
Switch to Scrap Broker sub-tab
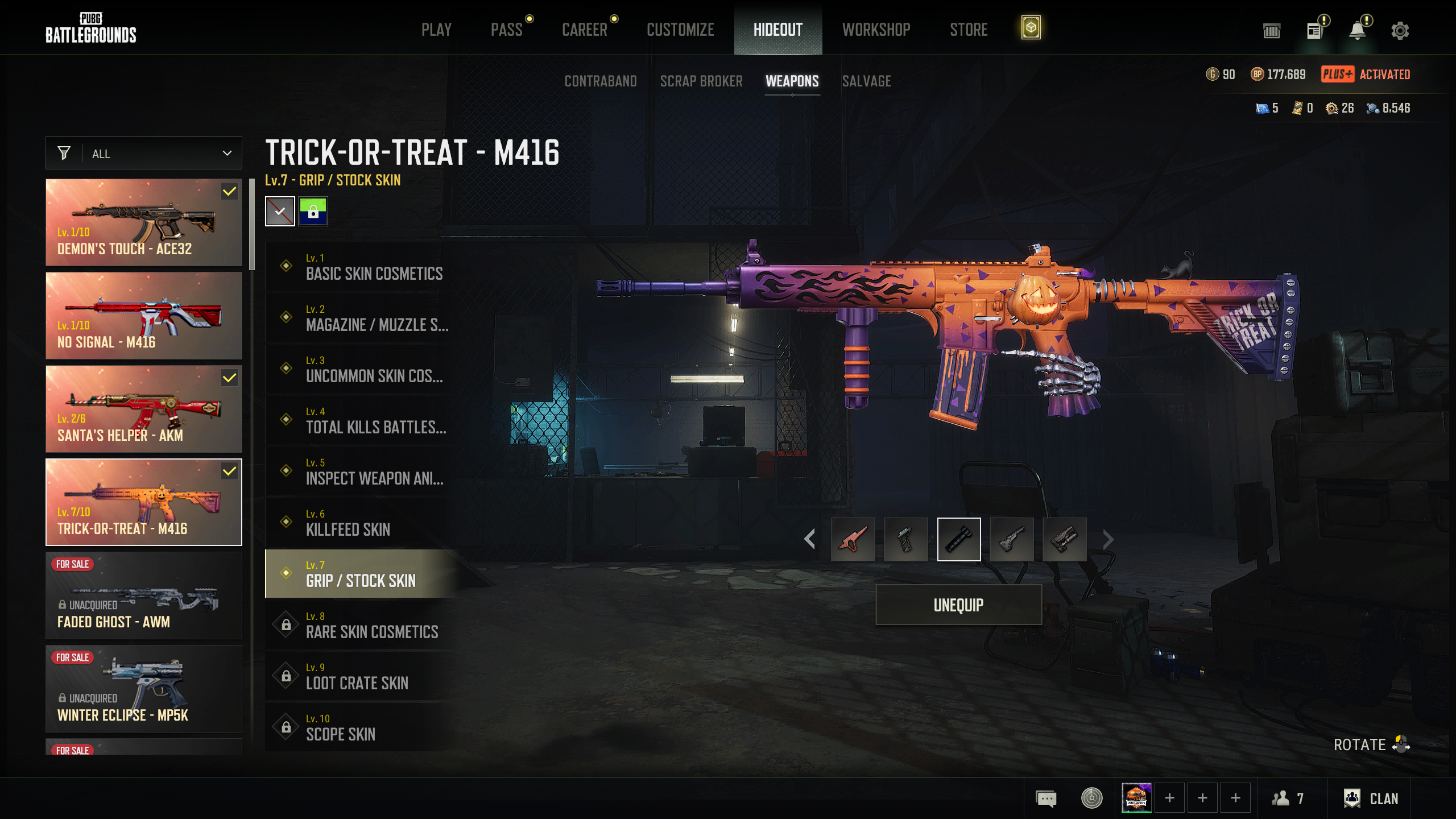pos(701,81)
